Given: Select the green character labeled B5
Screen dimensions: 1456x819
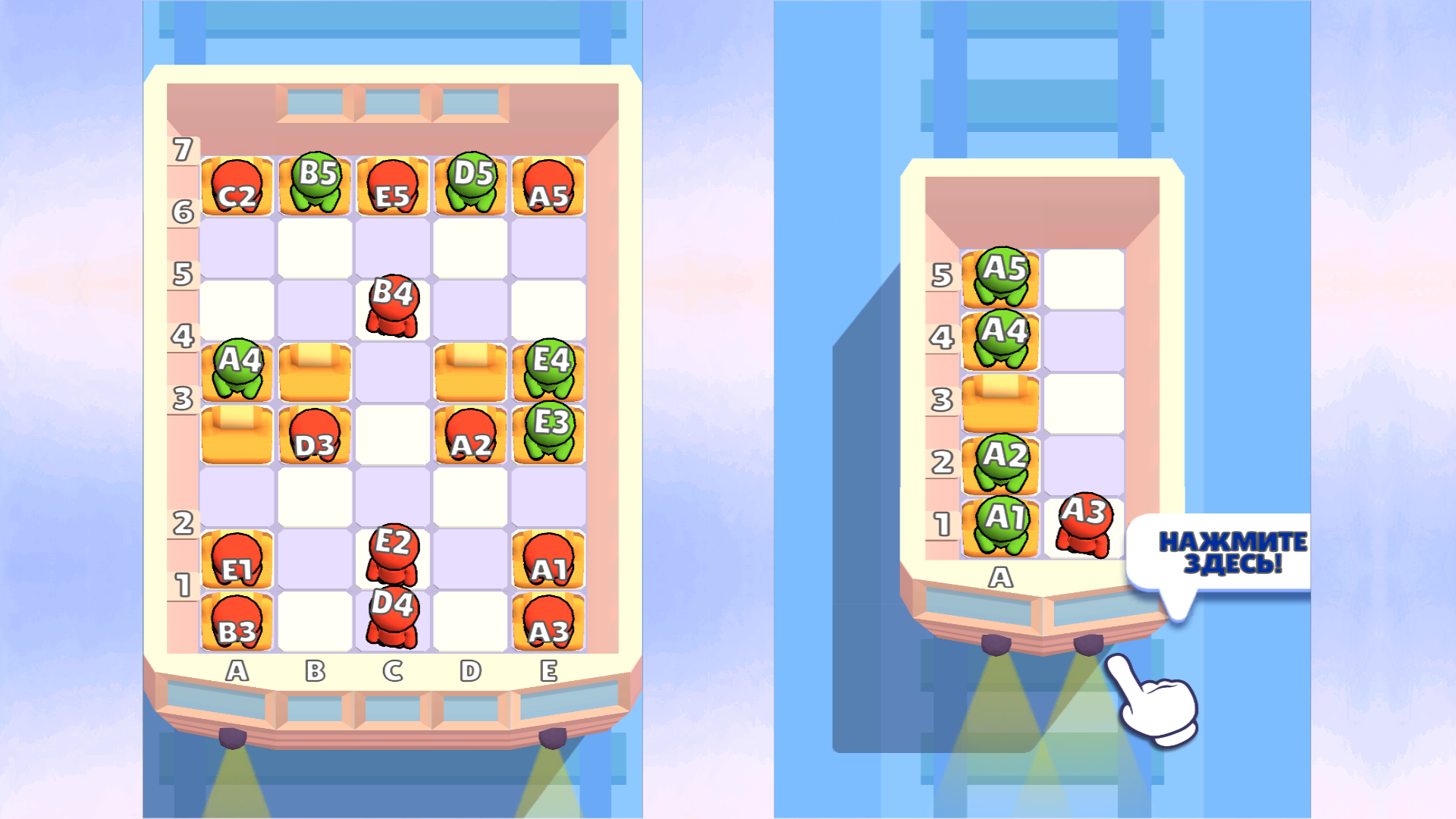Looking at the screenshot, I should point(315,182).
